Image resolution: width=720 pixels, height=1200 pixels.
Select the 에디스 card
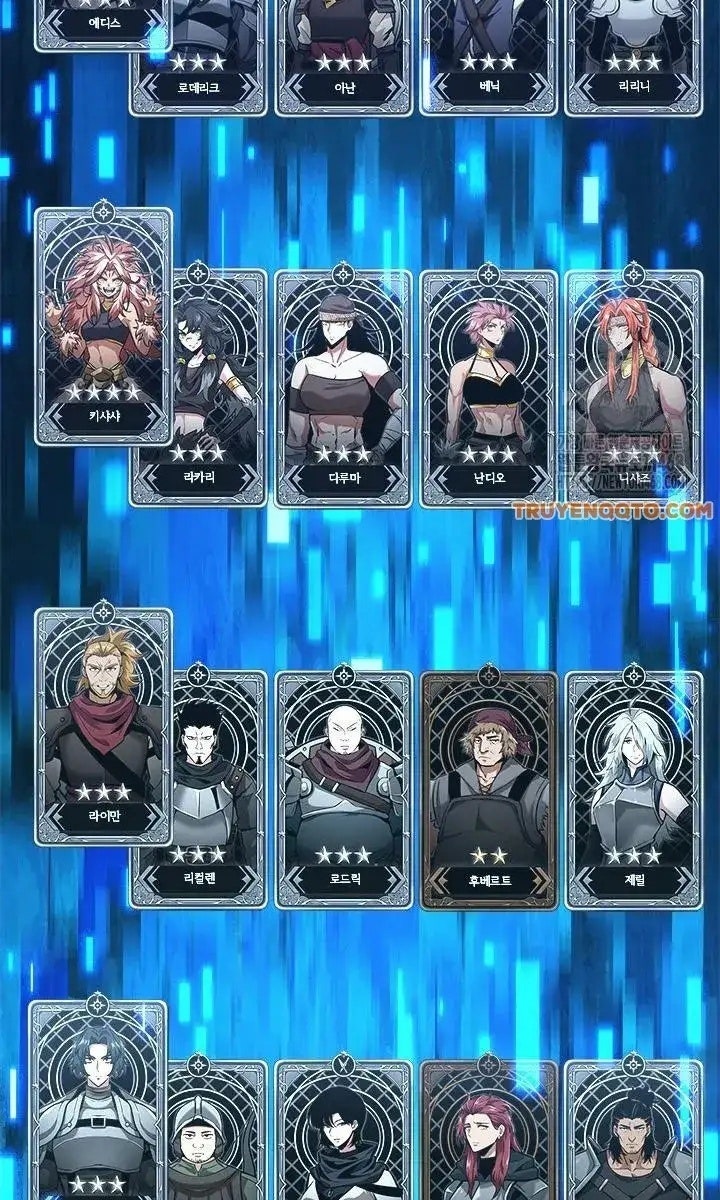[x=103, y=22]
